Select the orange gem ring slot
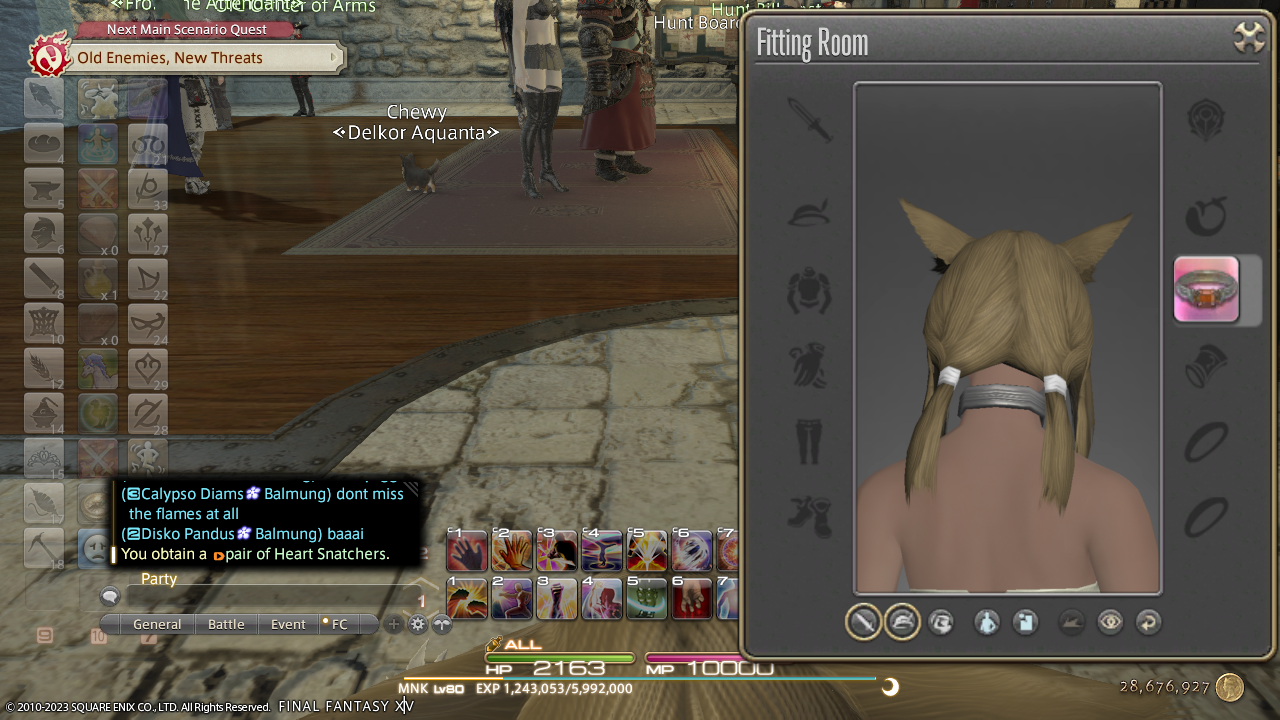Viewport: 1280px width, 720px height. (1206, 290)
